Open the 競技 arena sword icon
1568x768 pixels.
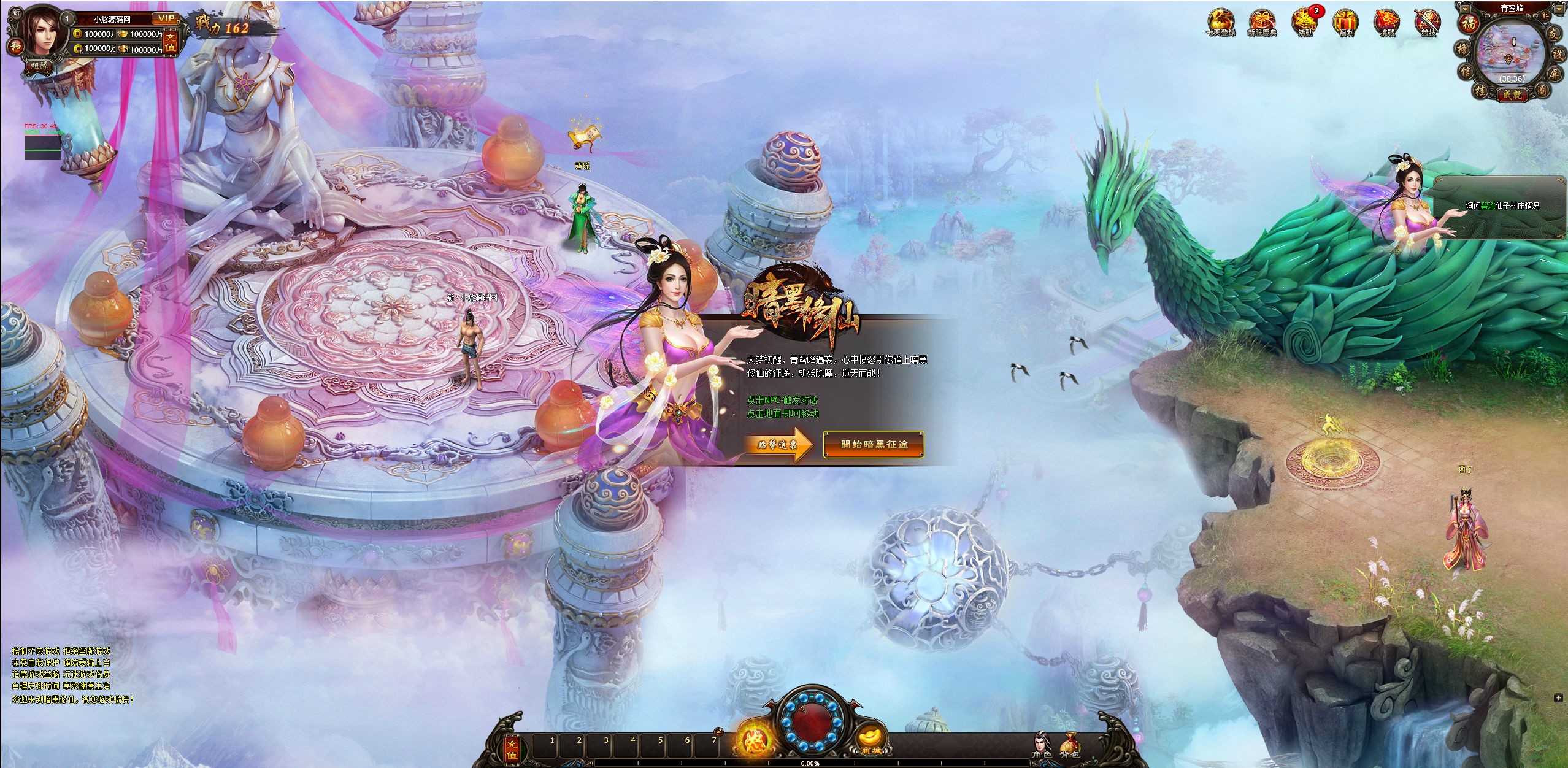pos(1428,22)
